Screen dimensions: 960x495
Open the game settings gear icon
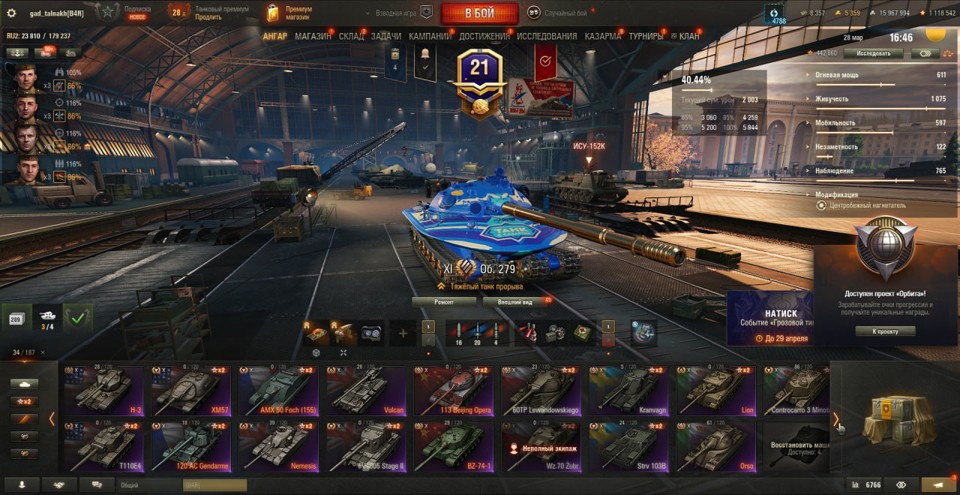pyautogui.click(x=12, y=13)
